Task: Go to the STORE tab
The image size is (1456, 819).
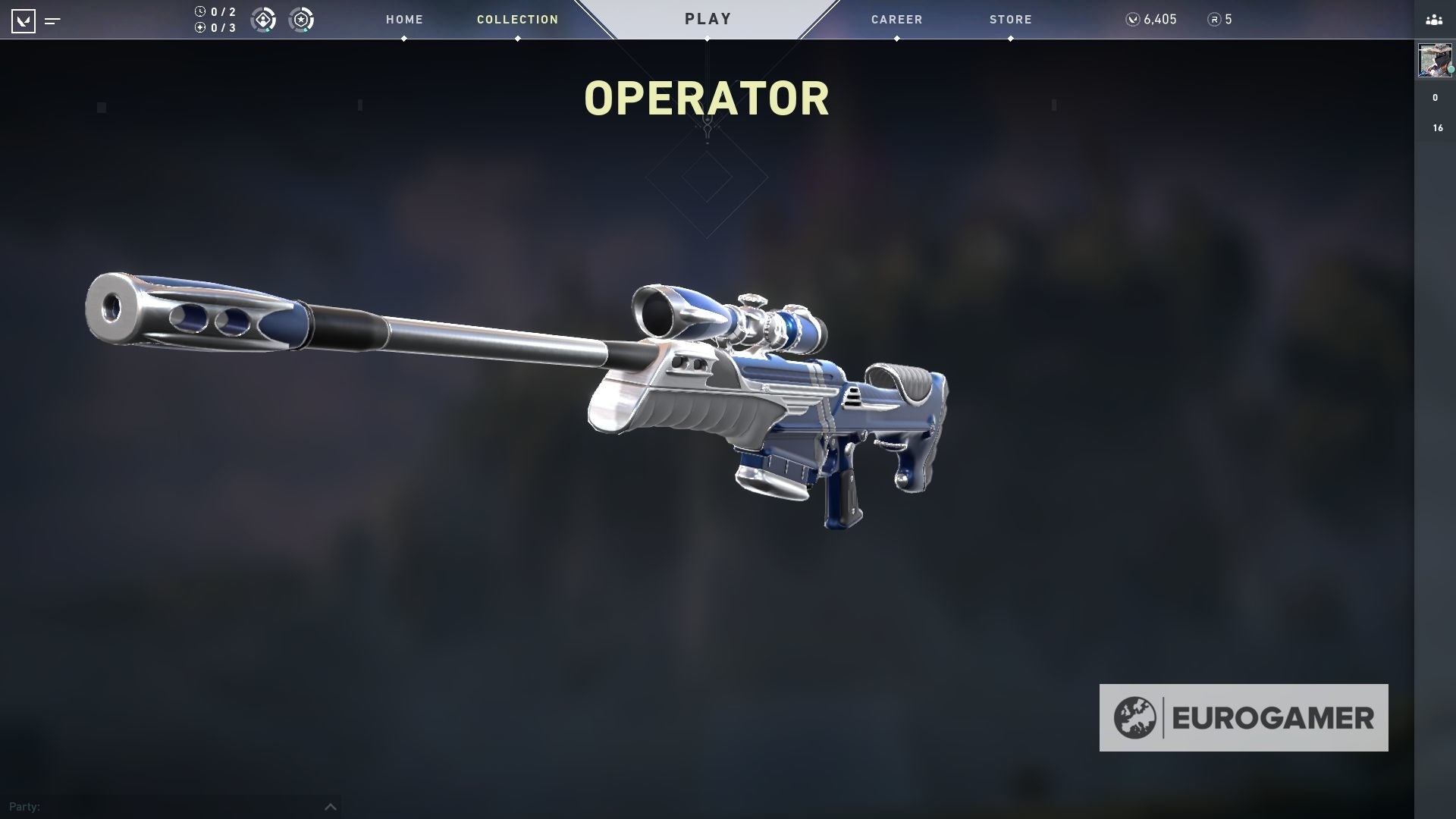Action: coord(1010,19)
